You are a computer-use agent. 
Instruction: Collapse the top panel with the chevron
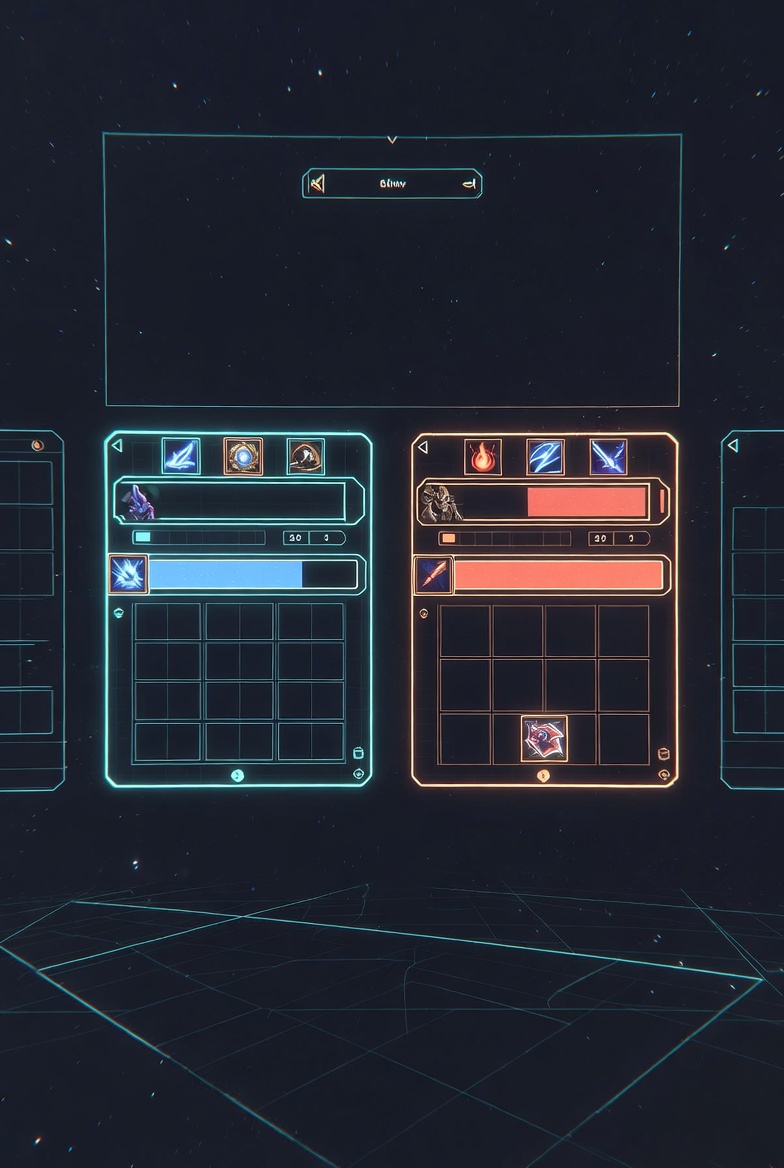(392, 139)
